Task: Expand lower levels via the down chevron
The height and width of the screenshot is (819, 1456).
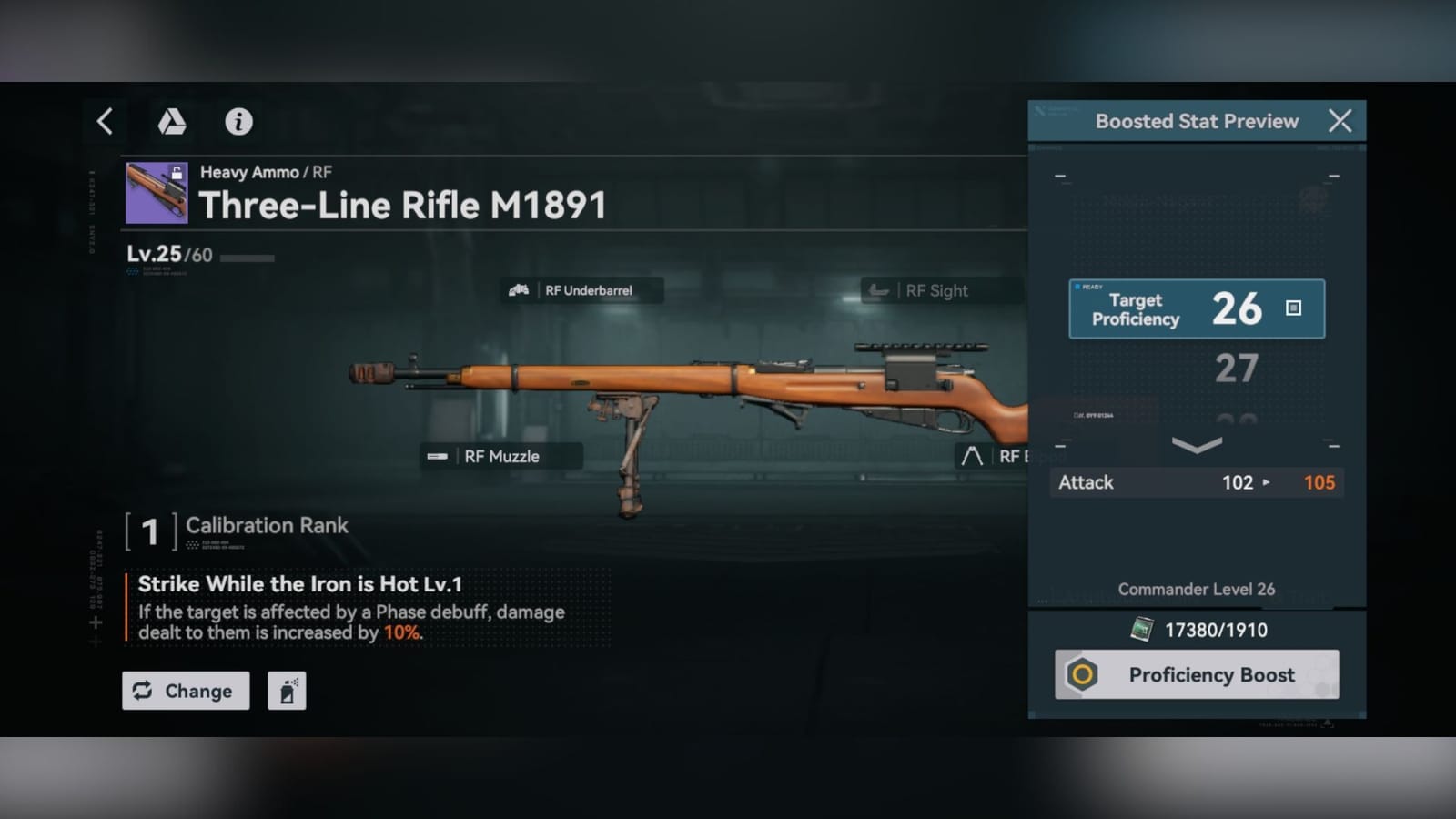Action: [1195, 445]
